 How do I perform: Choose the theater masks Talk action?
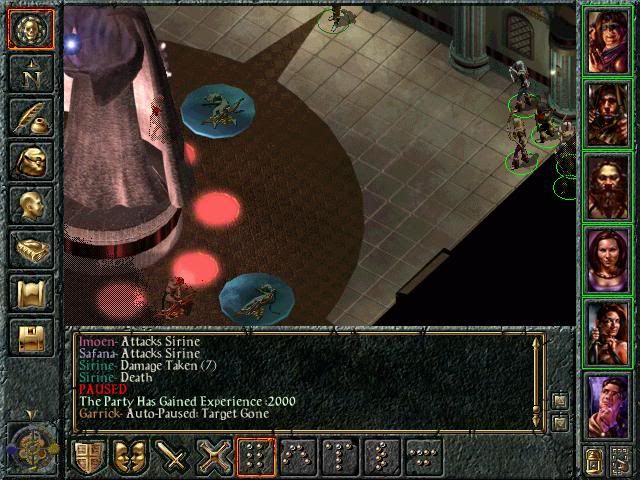coord(130,458)
